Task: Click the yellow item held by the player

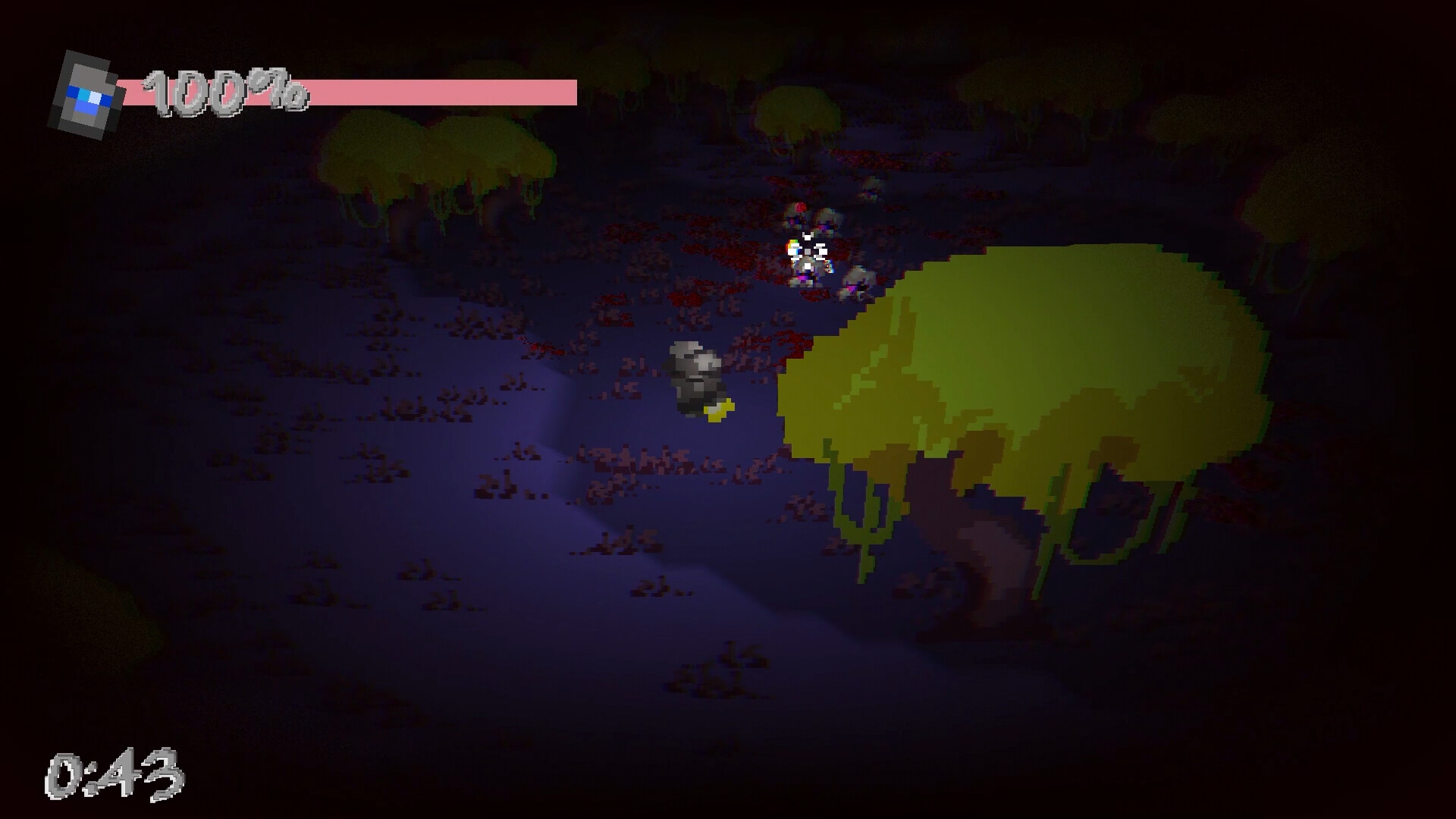Action: 719,410
